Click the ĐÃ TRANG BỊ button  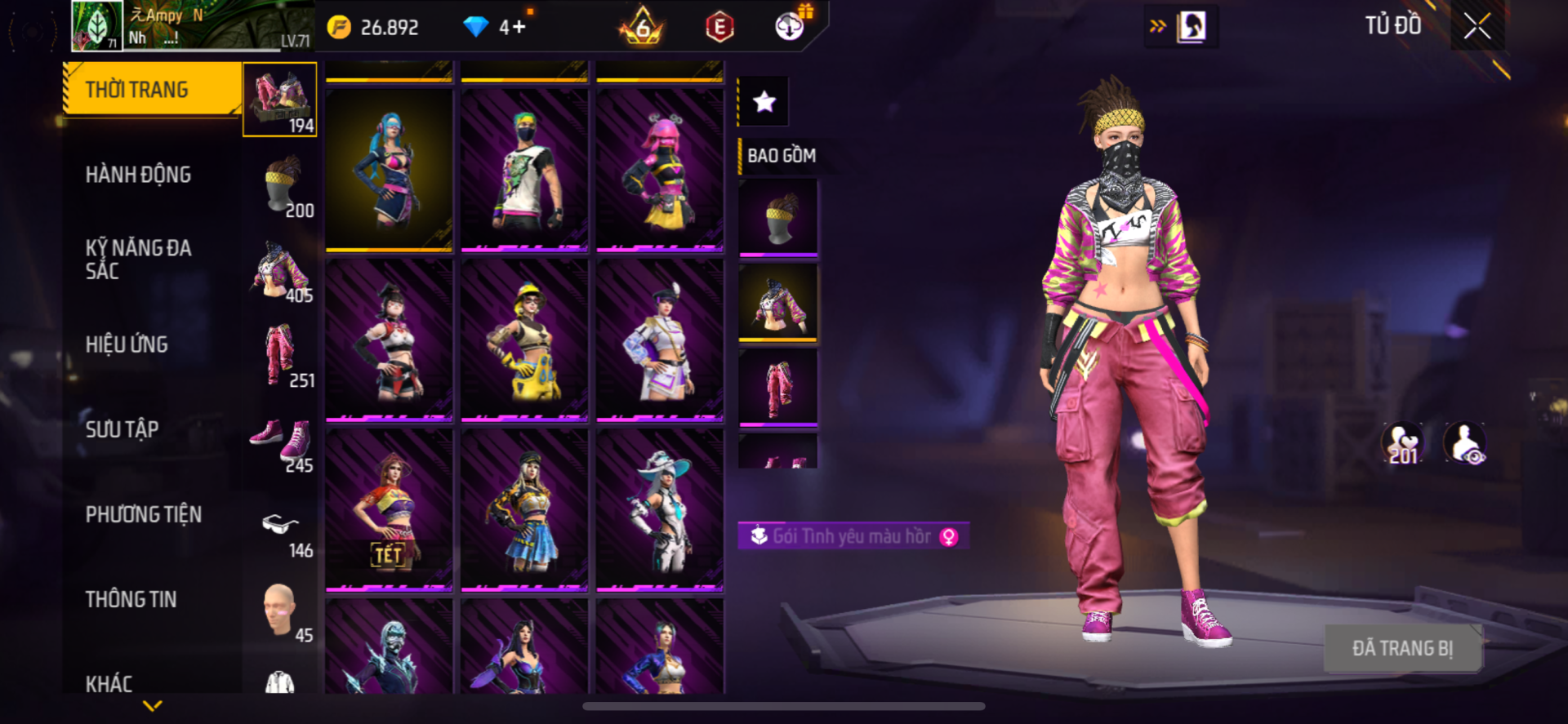click(1402, 649)
